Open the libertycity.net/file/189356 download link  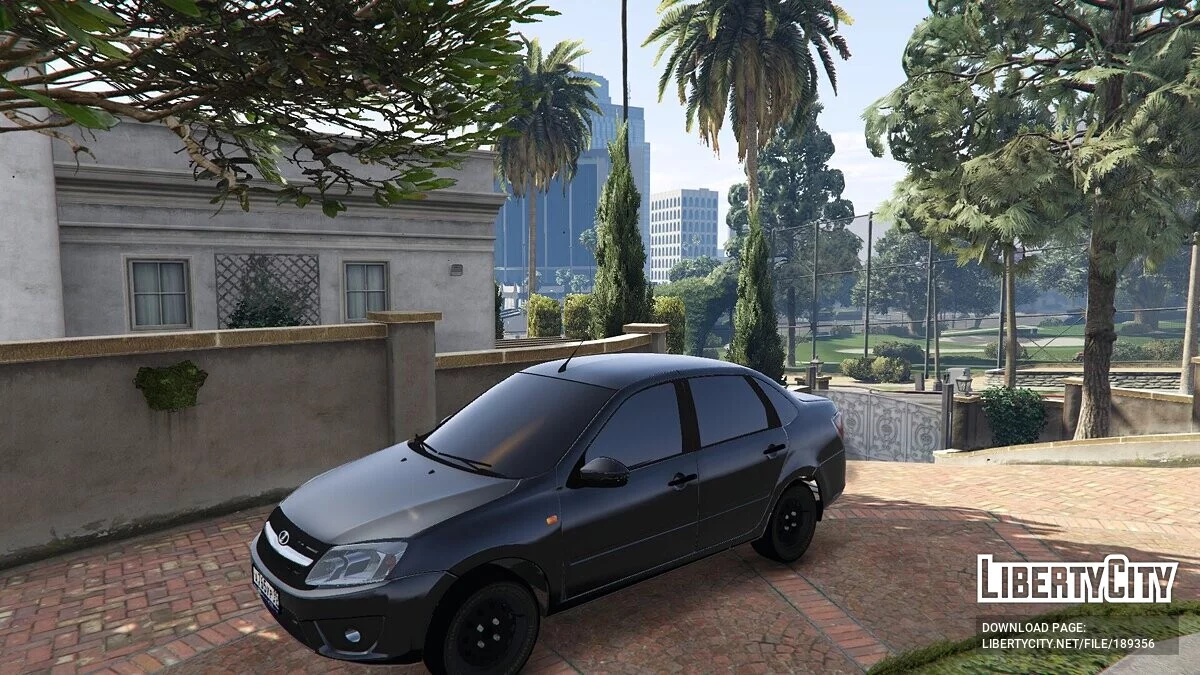tap(1067, 644)
